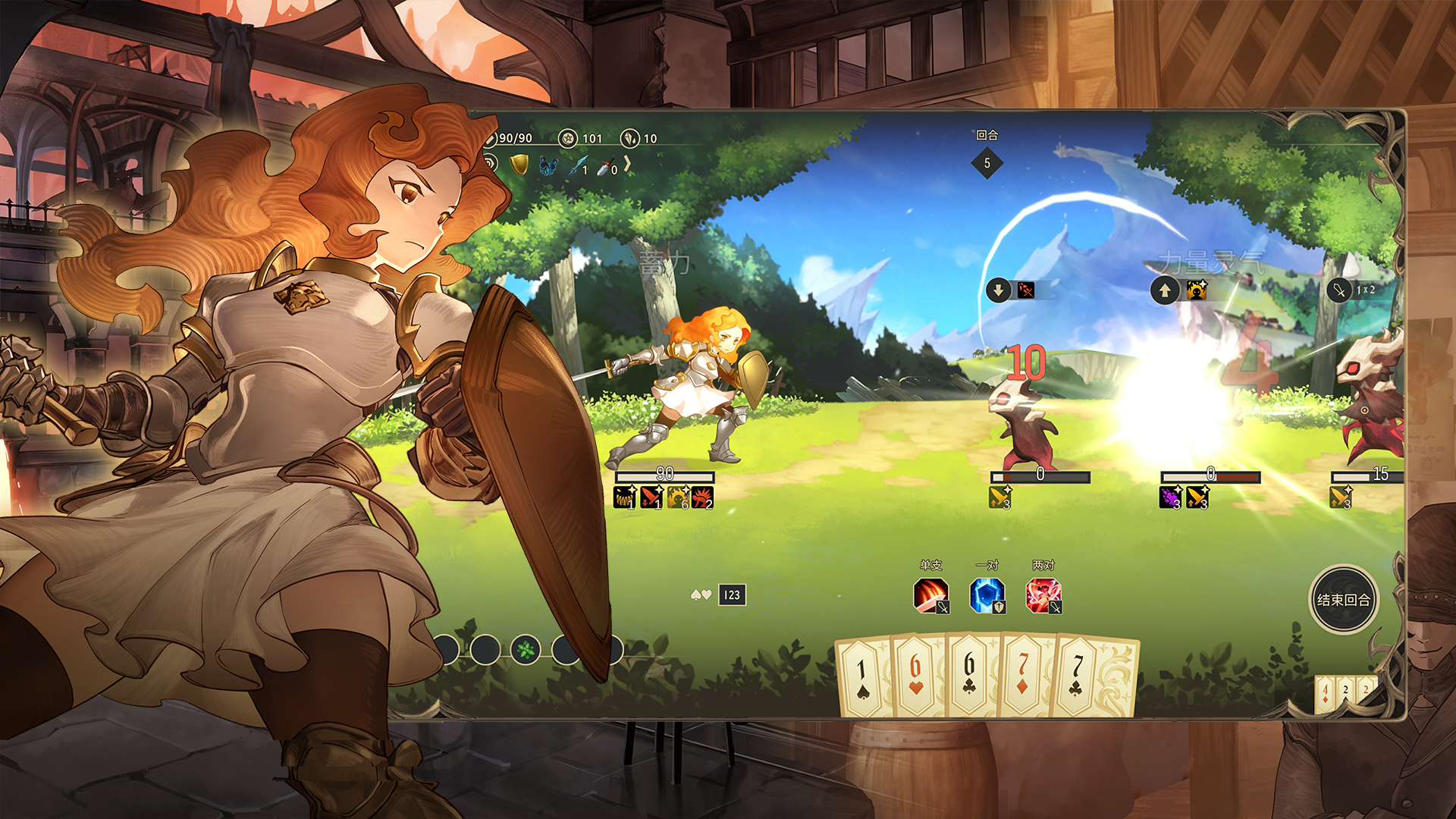Inspect the enemy's sword attack intent

point(1340,290)
